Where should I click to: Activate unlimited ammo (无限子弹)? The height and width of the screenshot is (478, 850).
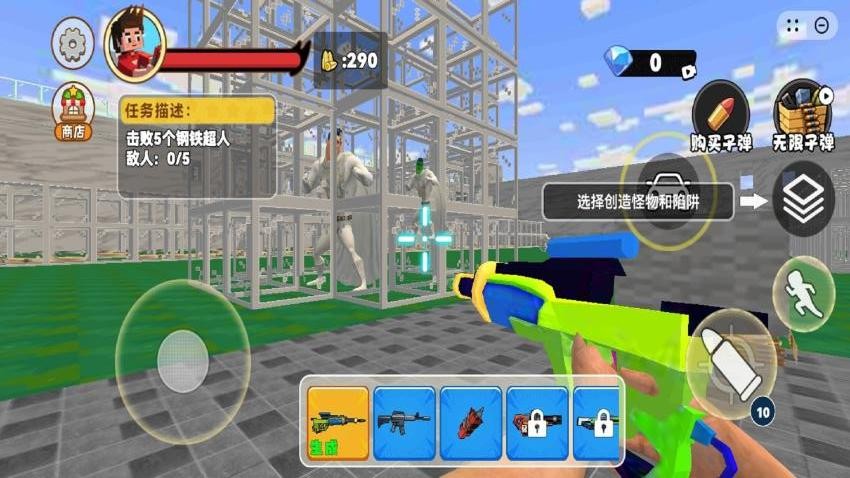click(x=803, y=112)
